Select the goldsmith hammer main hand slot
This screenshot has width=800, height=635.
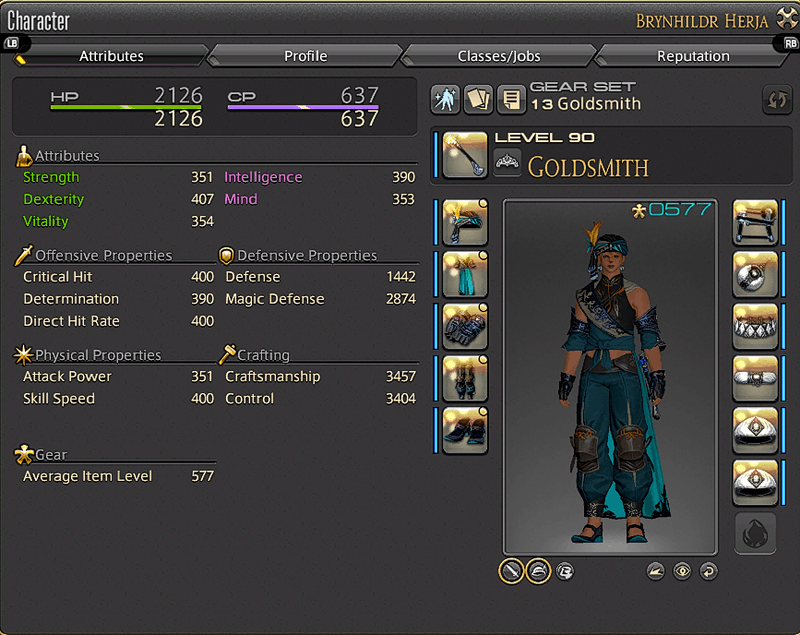tap(465, 155)
